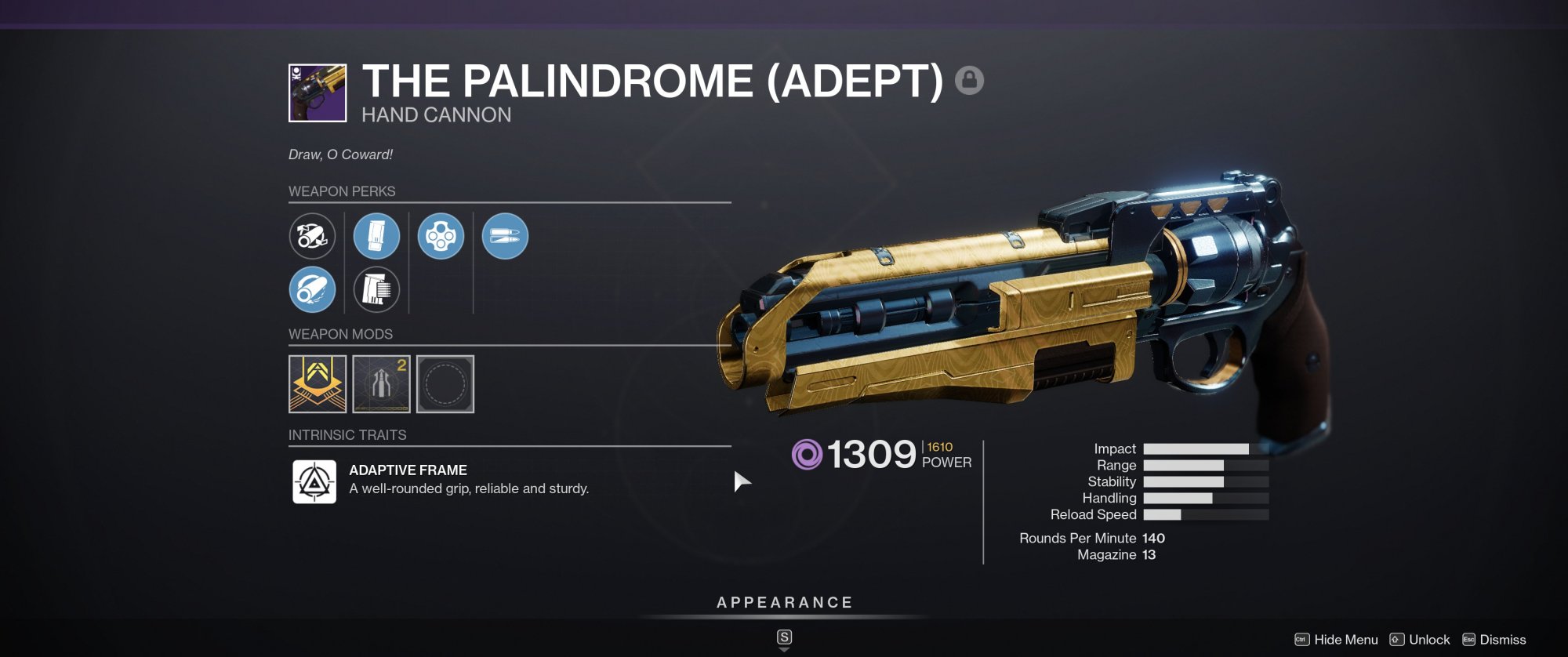Pick the unselected extended magazine perk
Viewport: 1568px width, 657px height.
pyautogui.click(x=376, y=289)
